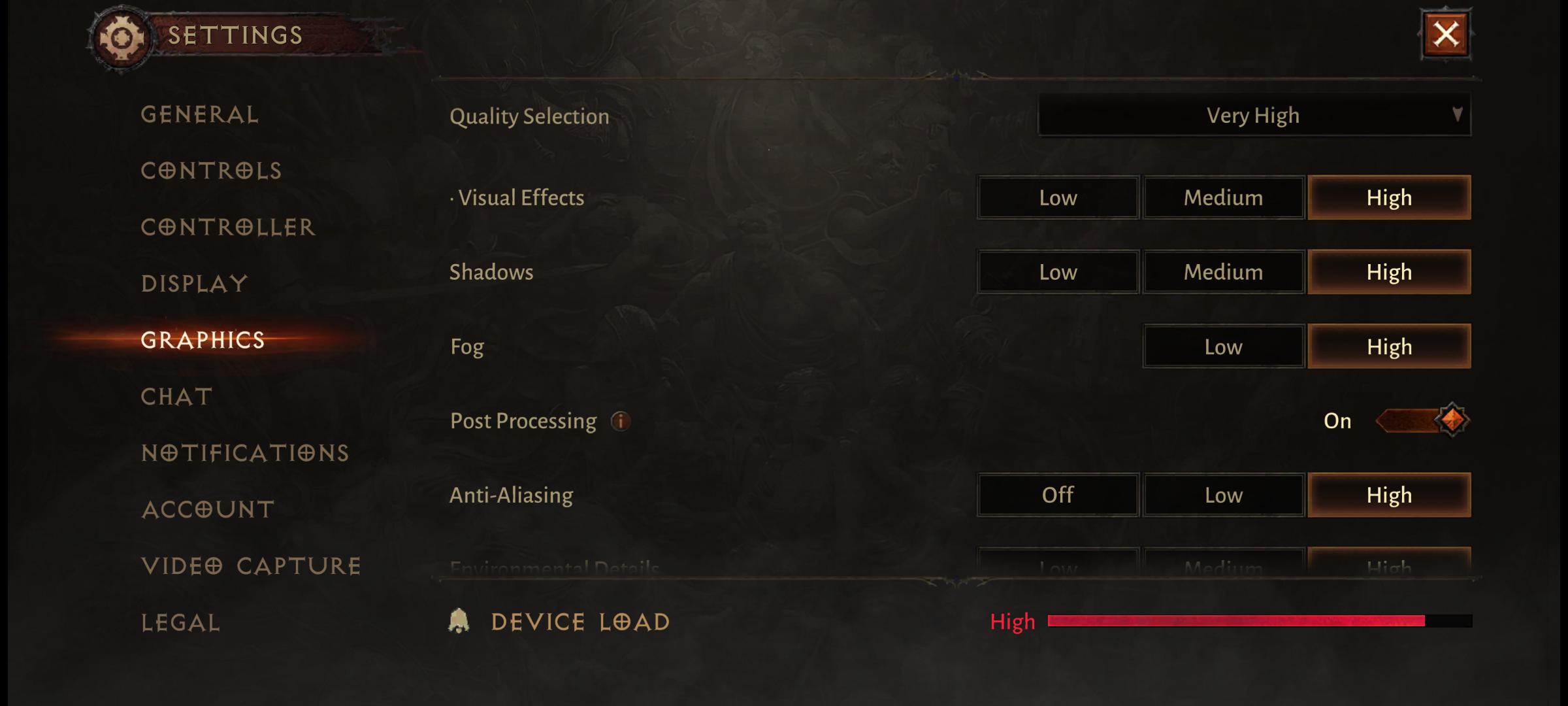Switch Fog to Low
This screenshot has height=706, width=1568.
click(1223, 346)
